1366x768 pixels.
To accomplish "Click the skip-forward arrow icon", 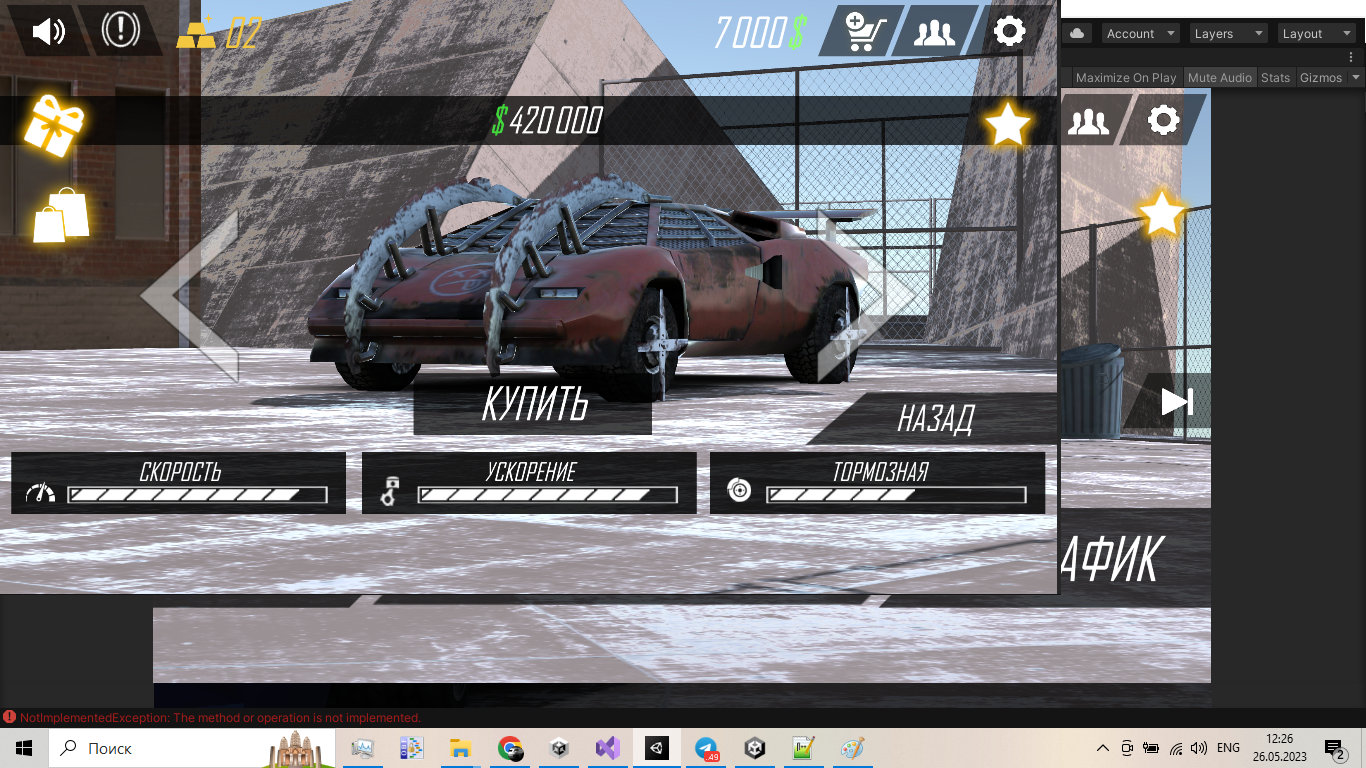I will [x=1177, y=401].
